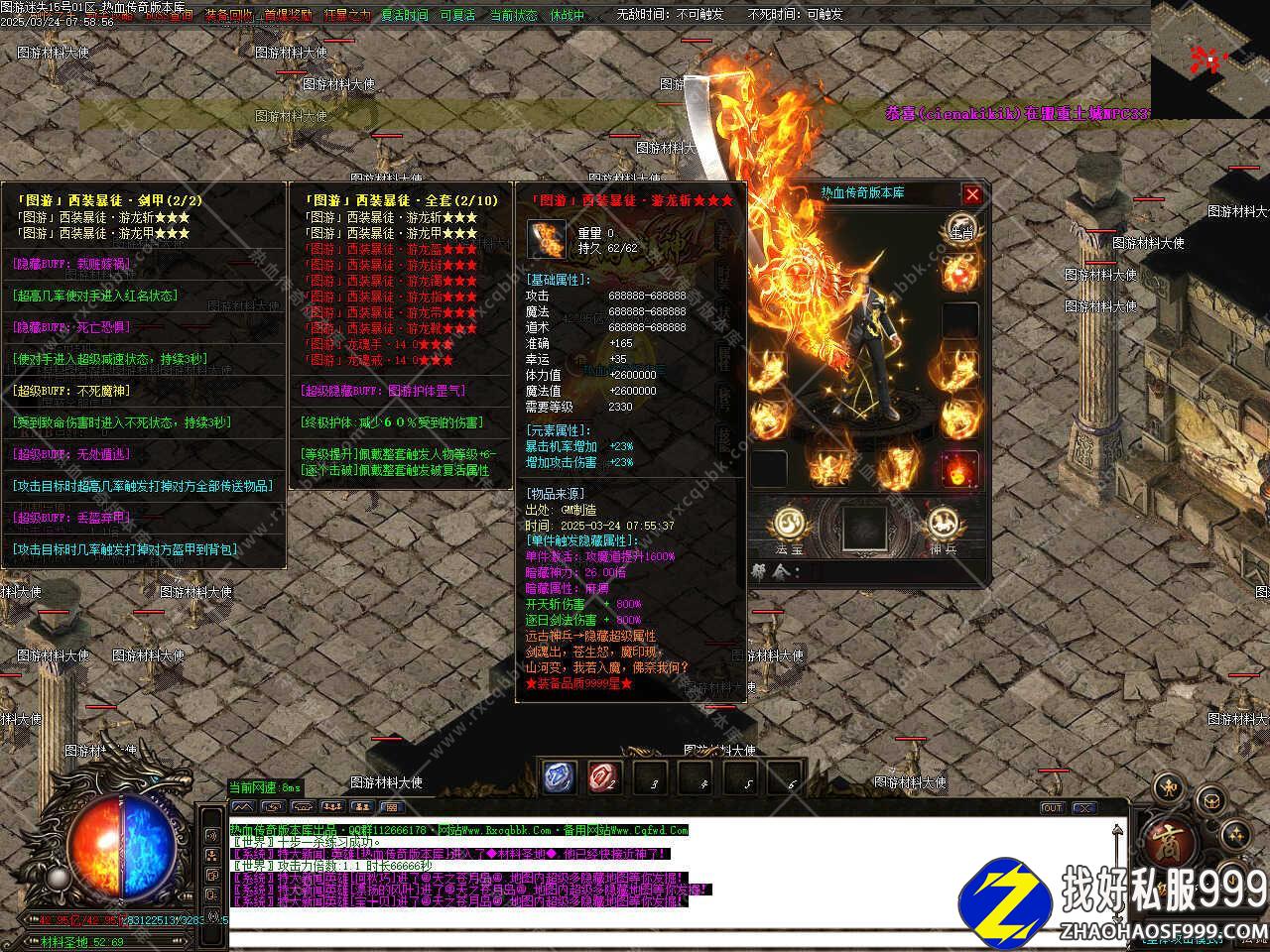Click the blue gem hotbar slot
Screen dimensions: 1270x952
pyautogui.click(x=559, y=776)
